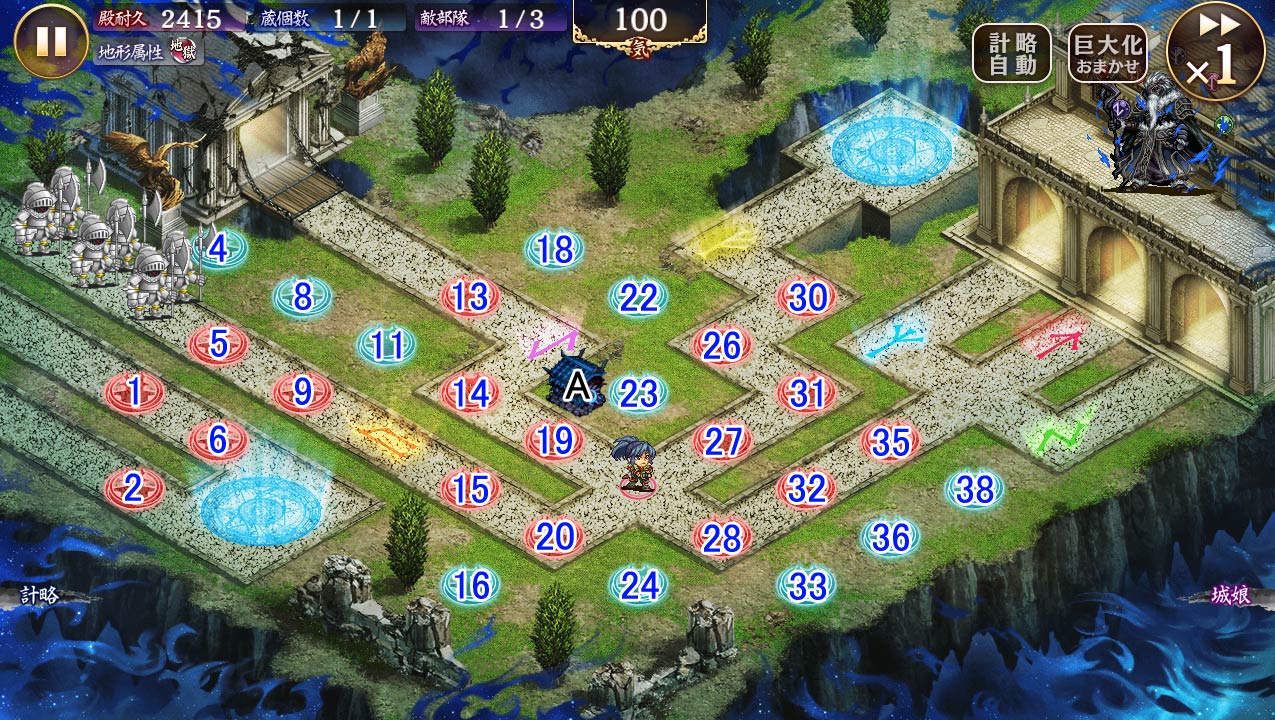The height and width of the screenshot is (720, 1275).
Task: Select deployment tile 22
Action: click(638, 297)
